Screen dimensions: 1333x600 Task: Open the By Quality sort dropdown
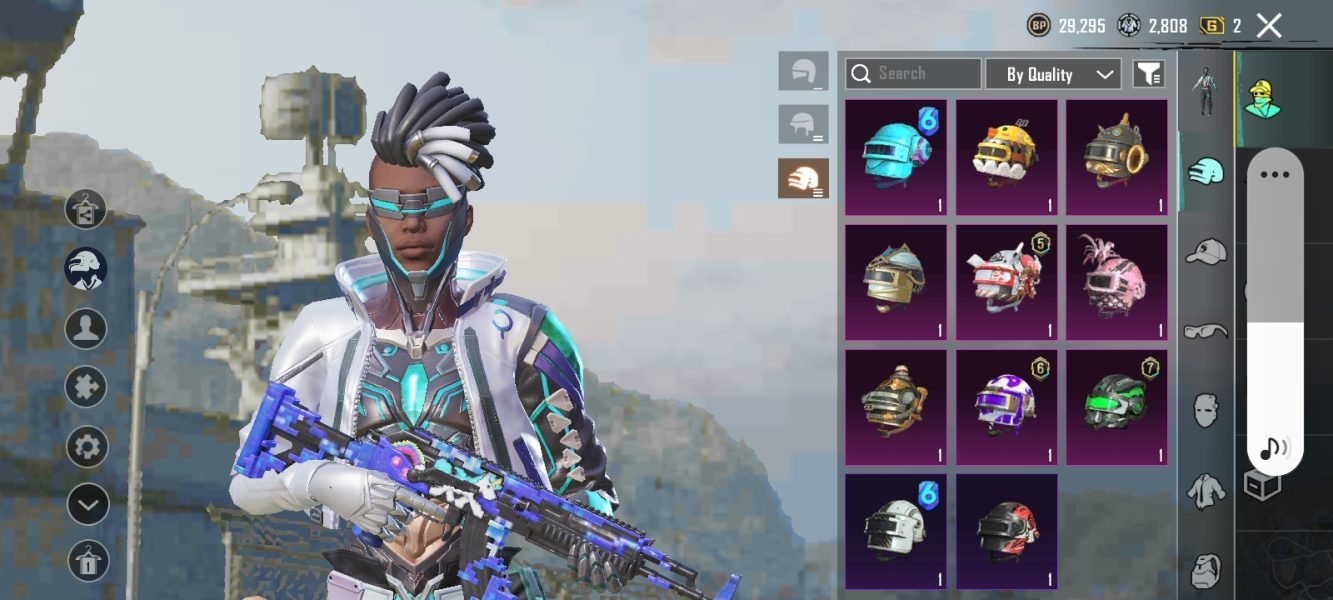pos(1053,74)
